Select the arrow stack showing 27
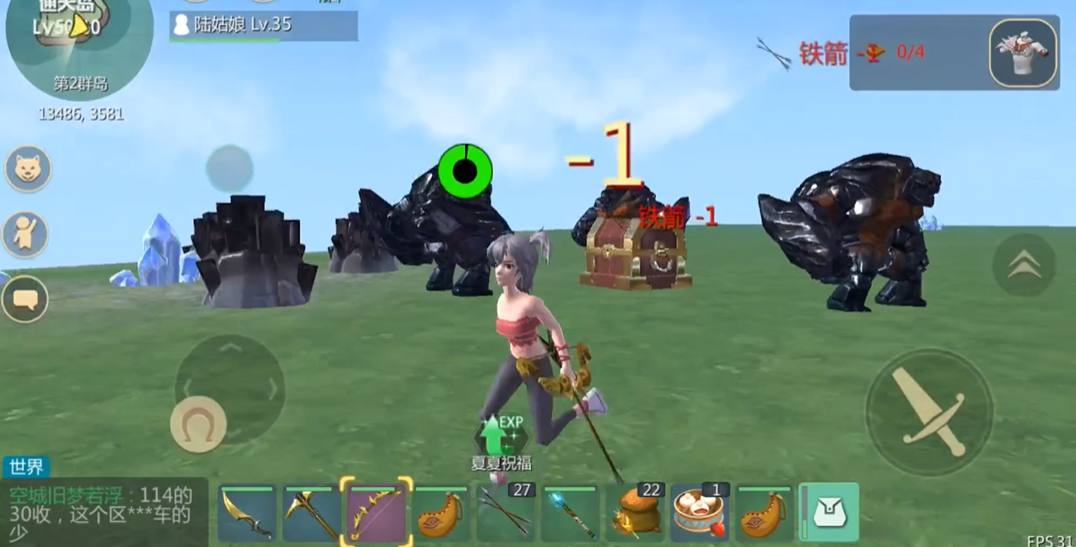This screenshot has width=1076, height=547. pos(506,514)
